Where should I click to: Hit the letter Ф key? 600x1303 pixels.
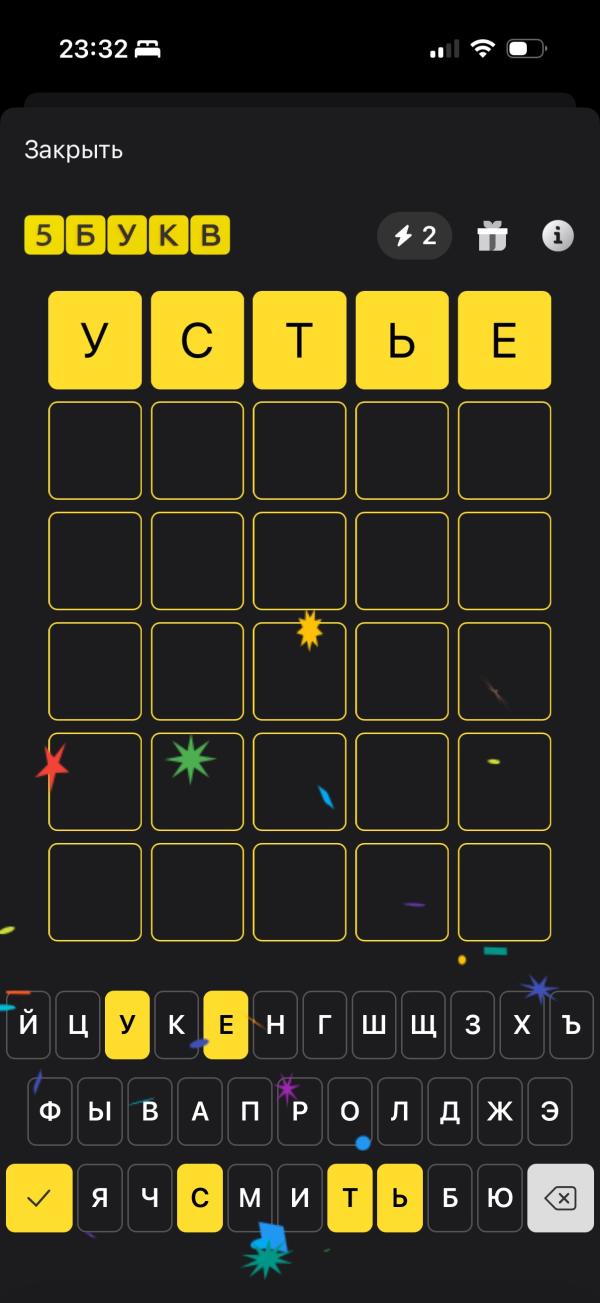[x=50, y=1112]
